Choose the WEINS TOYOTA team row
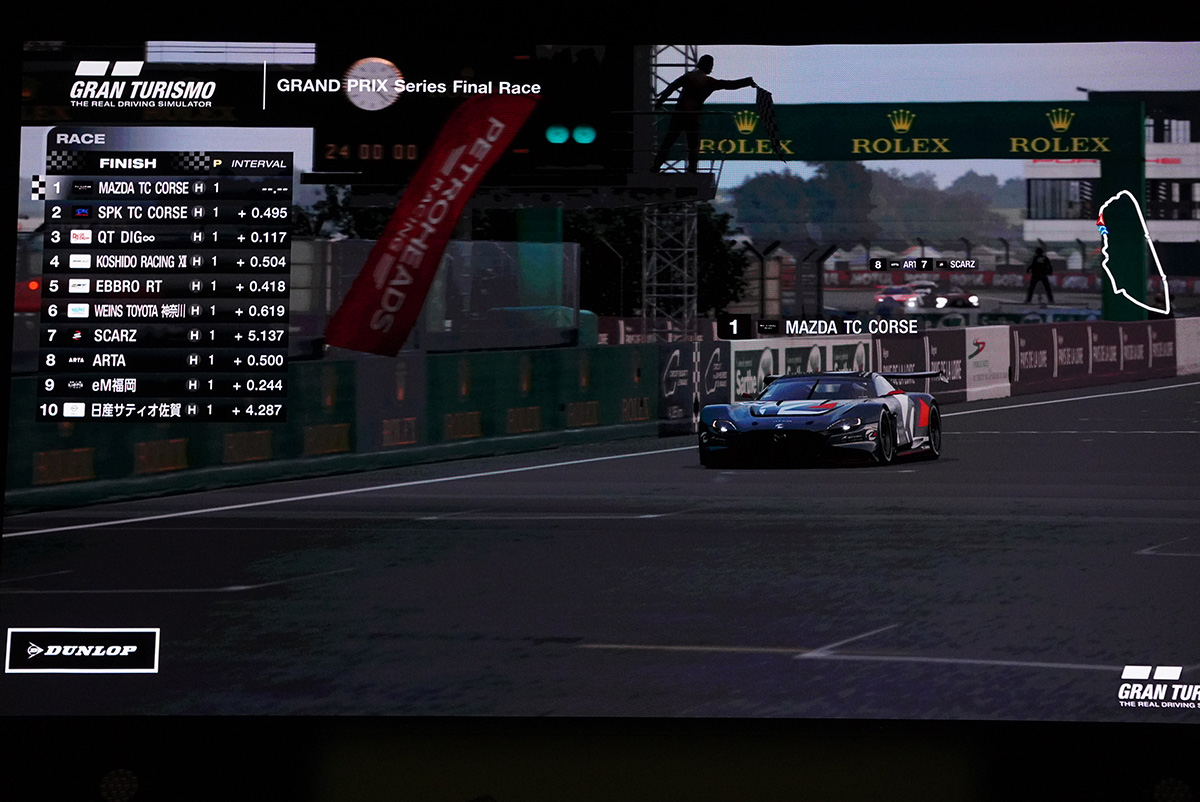1200x802 pixels. pos(165,311)
